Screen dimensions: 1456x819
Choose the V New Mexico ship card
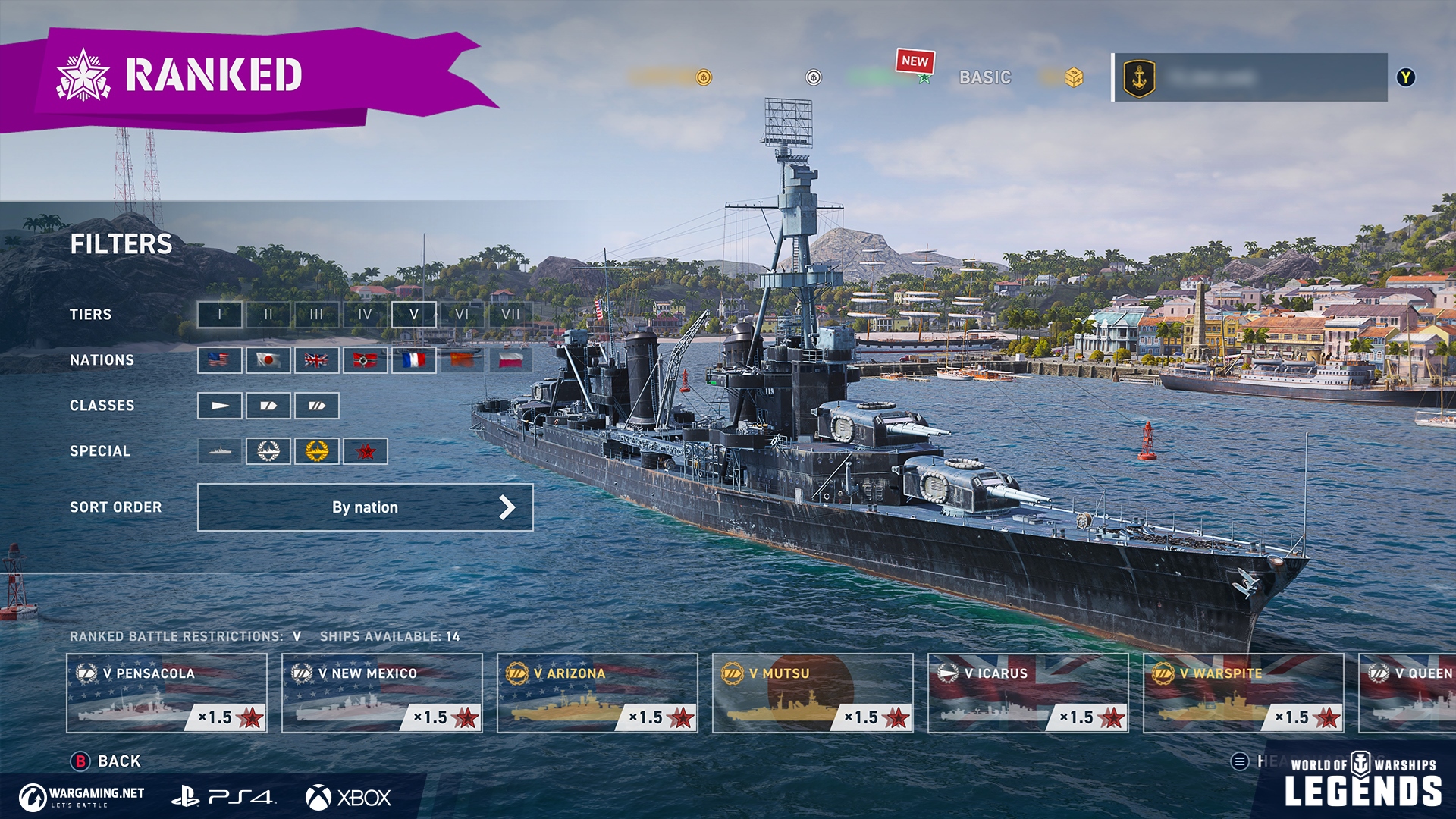point(382,693)
